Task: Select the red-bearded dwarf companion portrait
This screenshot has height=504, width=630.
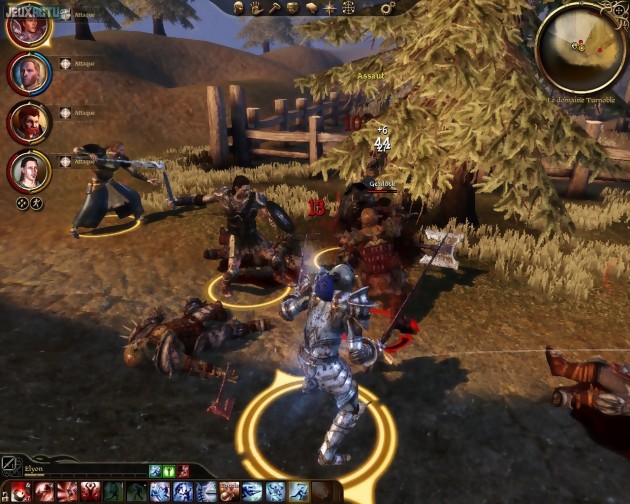Action: (x=28, y=123)
